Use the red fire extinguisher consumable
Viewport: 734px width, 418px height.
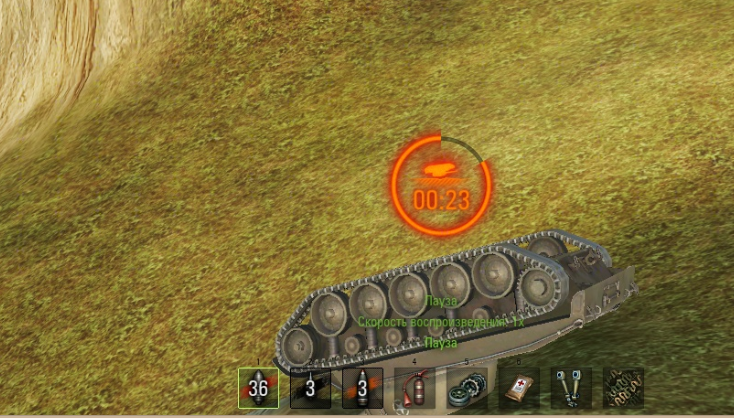click(414, 388)
